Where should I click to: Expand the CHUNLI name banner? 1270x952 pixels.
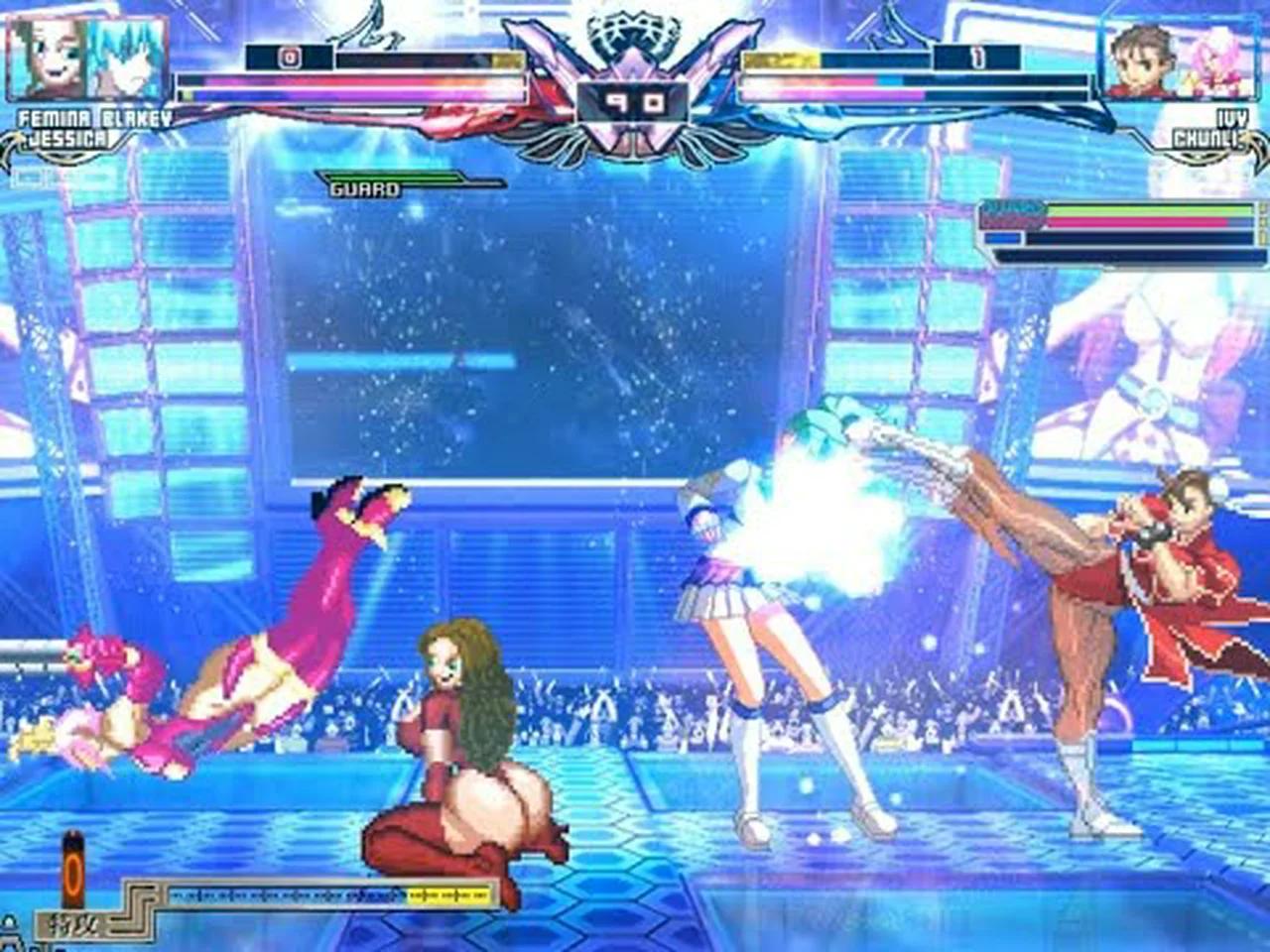pyautogui.click(x=1204, y=139)
